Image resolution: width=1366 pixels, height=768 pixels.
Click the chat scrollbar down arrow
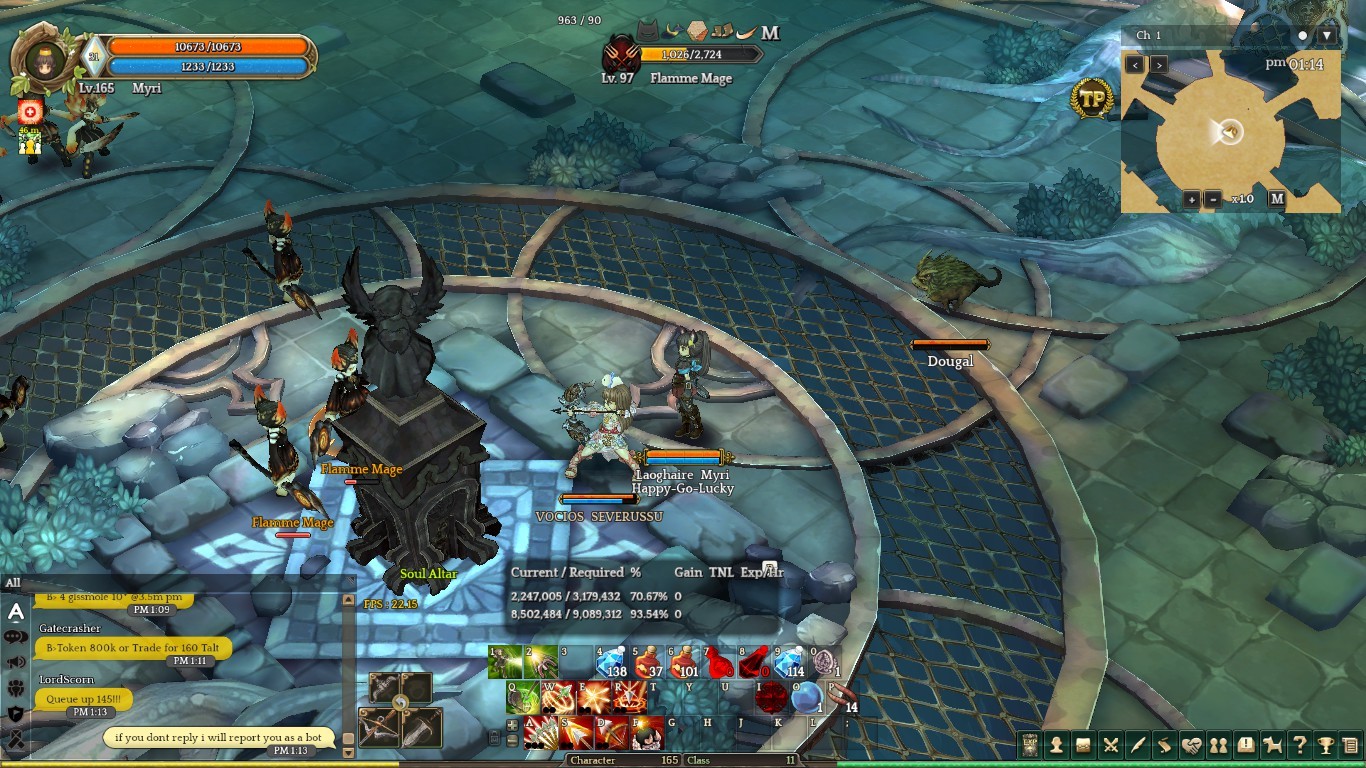[x=348, y=751]
